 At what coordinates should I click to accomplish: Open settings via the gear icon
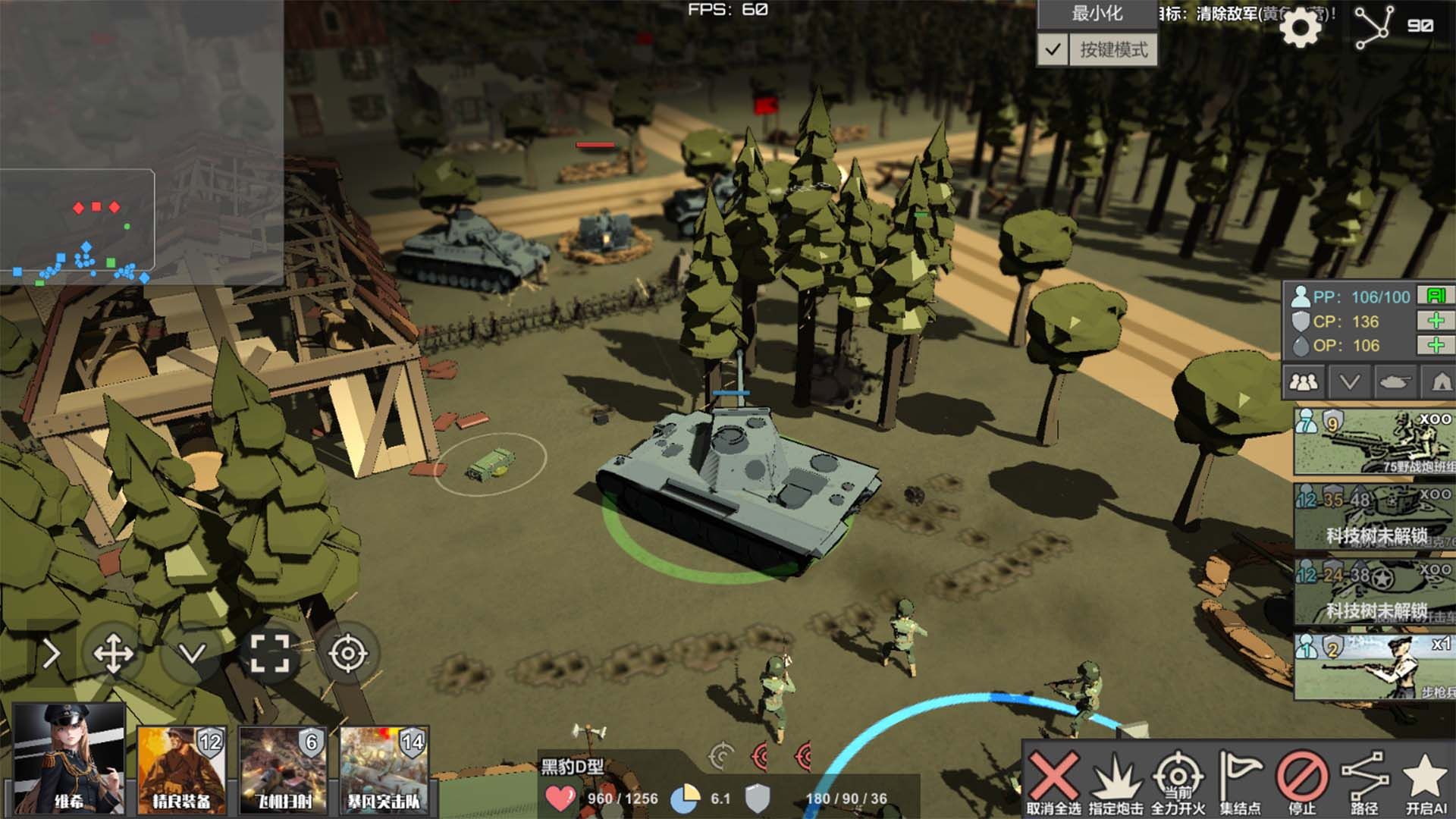pos(1300,28)
